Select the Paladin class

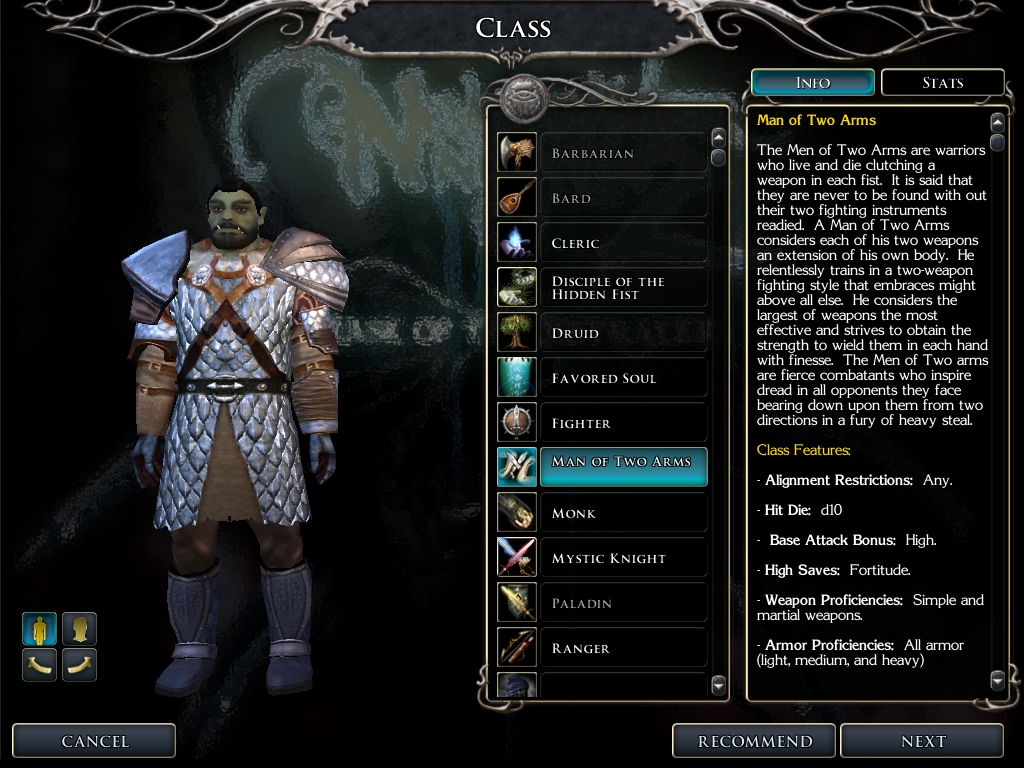(x=622, y=603)
